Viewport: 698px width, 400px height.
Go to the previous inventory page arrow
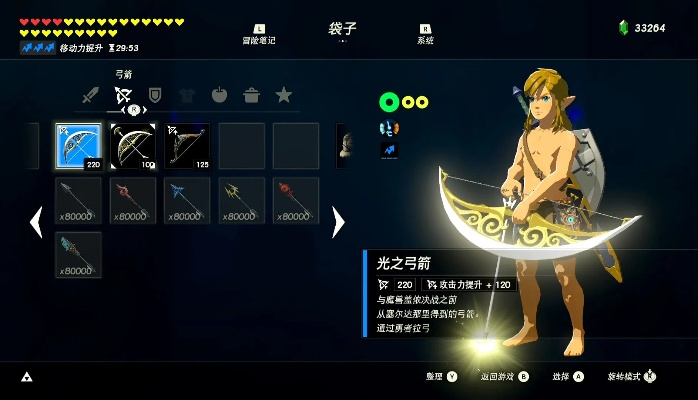point(36,222)
